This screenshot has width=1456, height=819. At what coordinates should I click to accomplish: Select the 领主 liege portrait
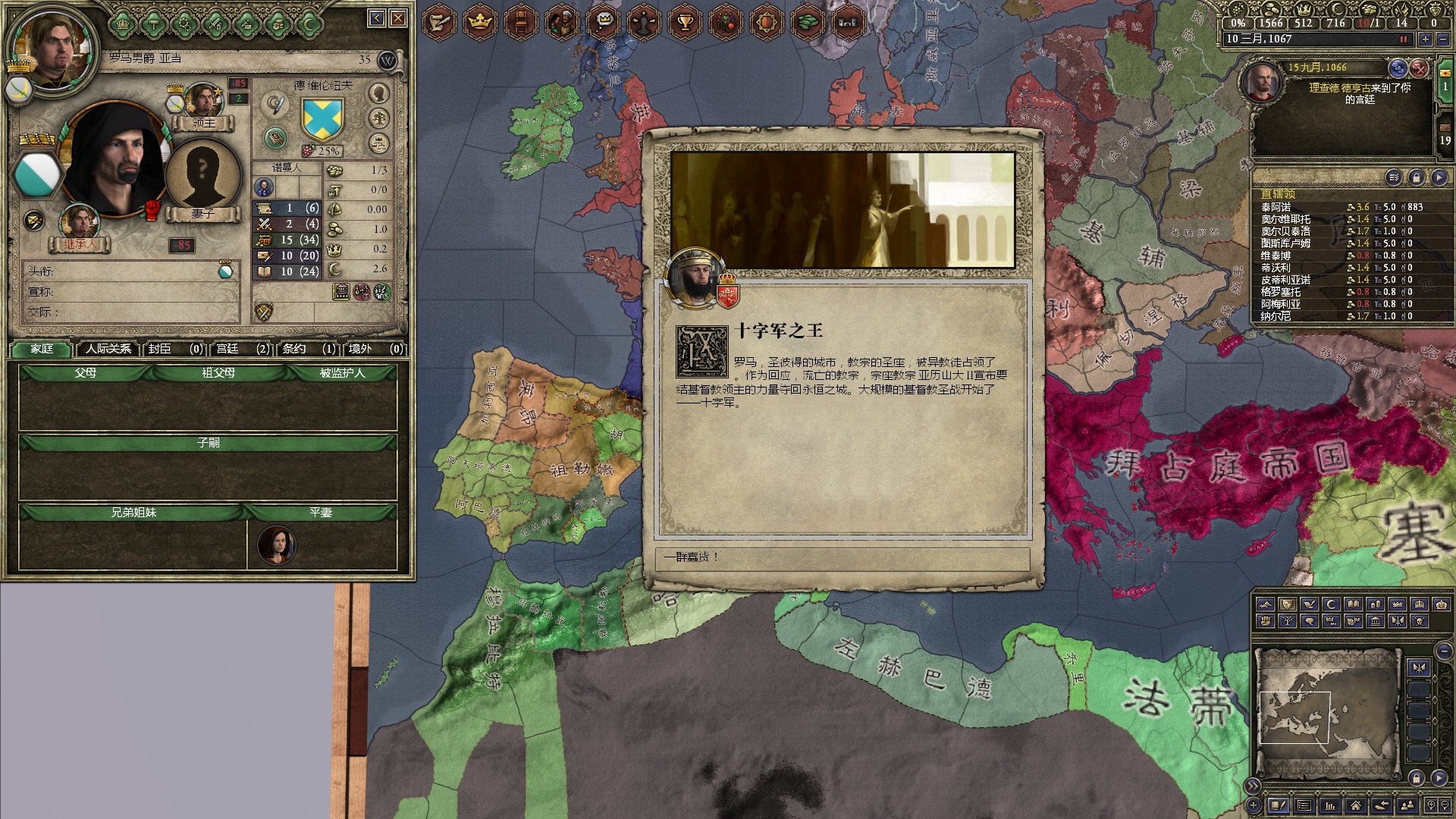pos(203,102)
